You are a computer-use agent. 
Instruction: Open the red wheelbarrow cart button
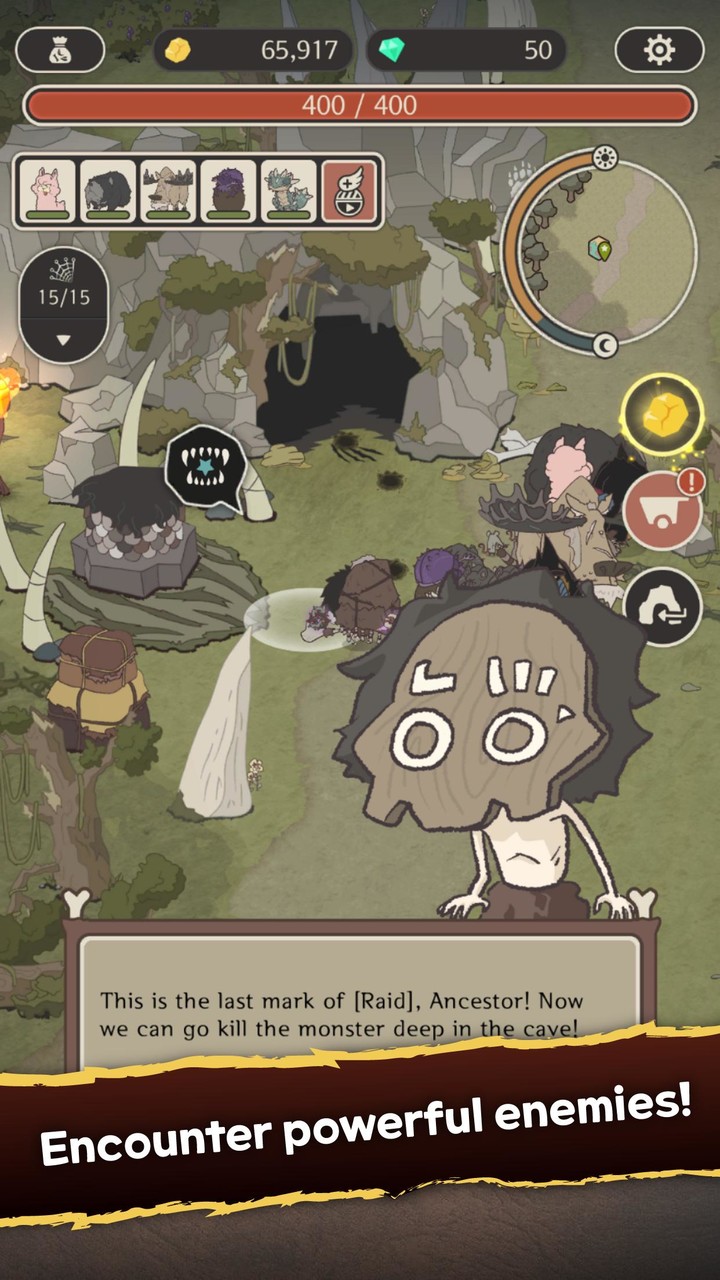[x=662, y=511]
